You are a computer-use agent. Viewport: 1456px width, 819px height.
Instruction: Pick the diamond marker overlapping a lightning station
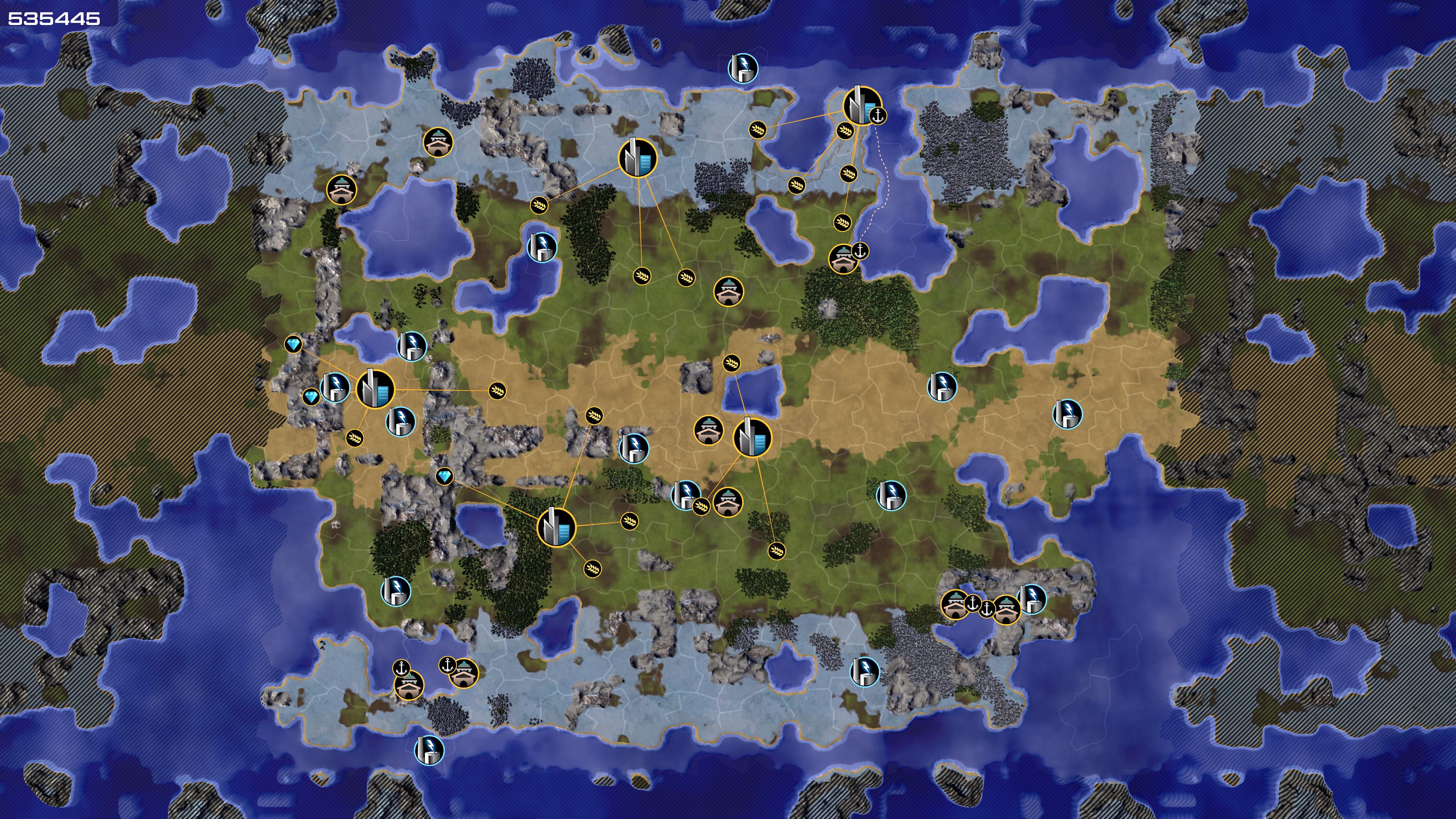tap(311, 397)
